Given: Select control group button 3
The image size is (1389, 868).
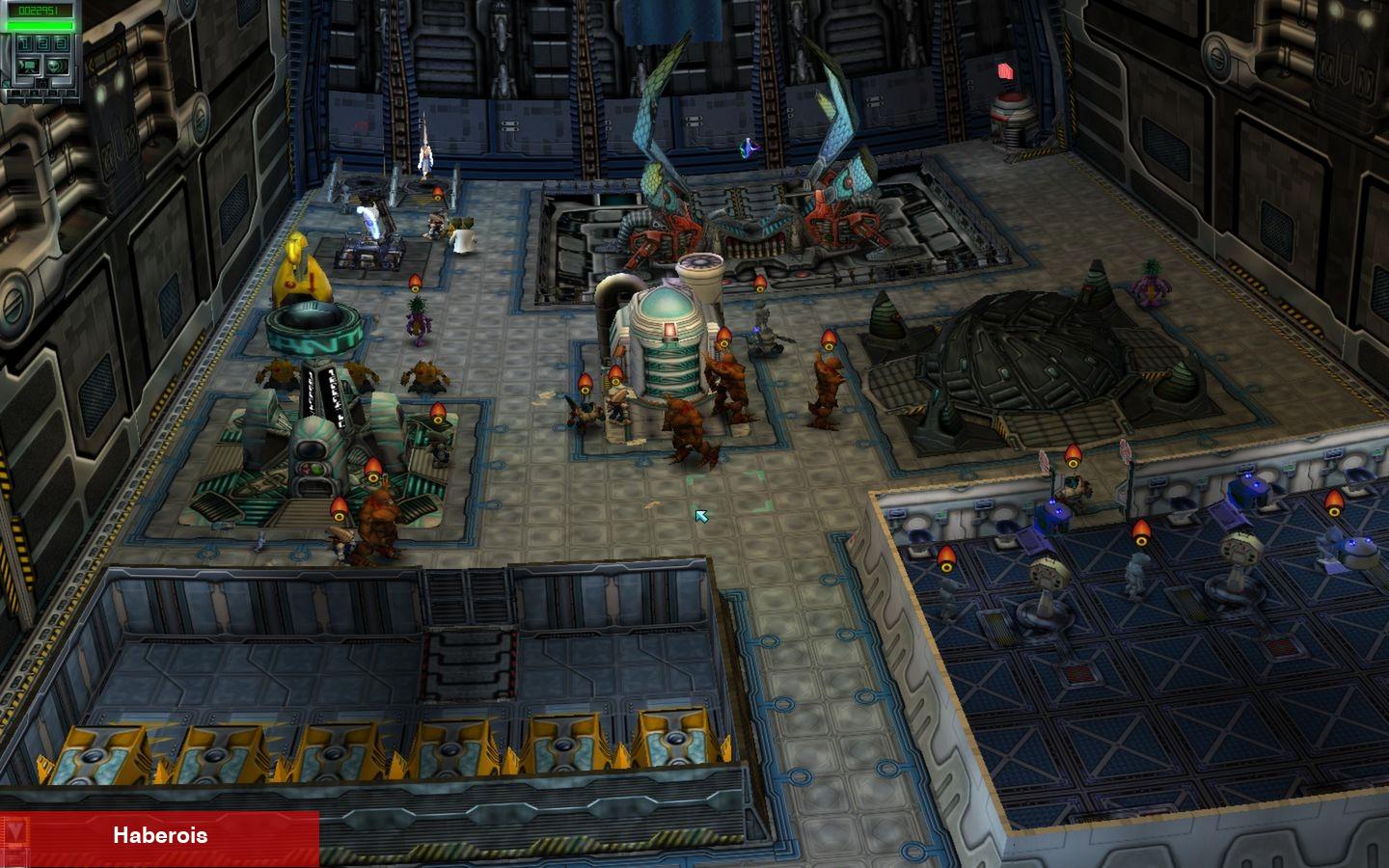Looking at the screenshot, I should (61, 43).
